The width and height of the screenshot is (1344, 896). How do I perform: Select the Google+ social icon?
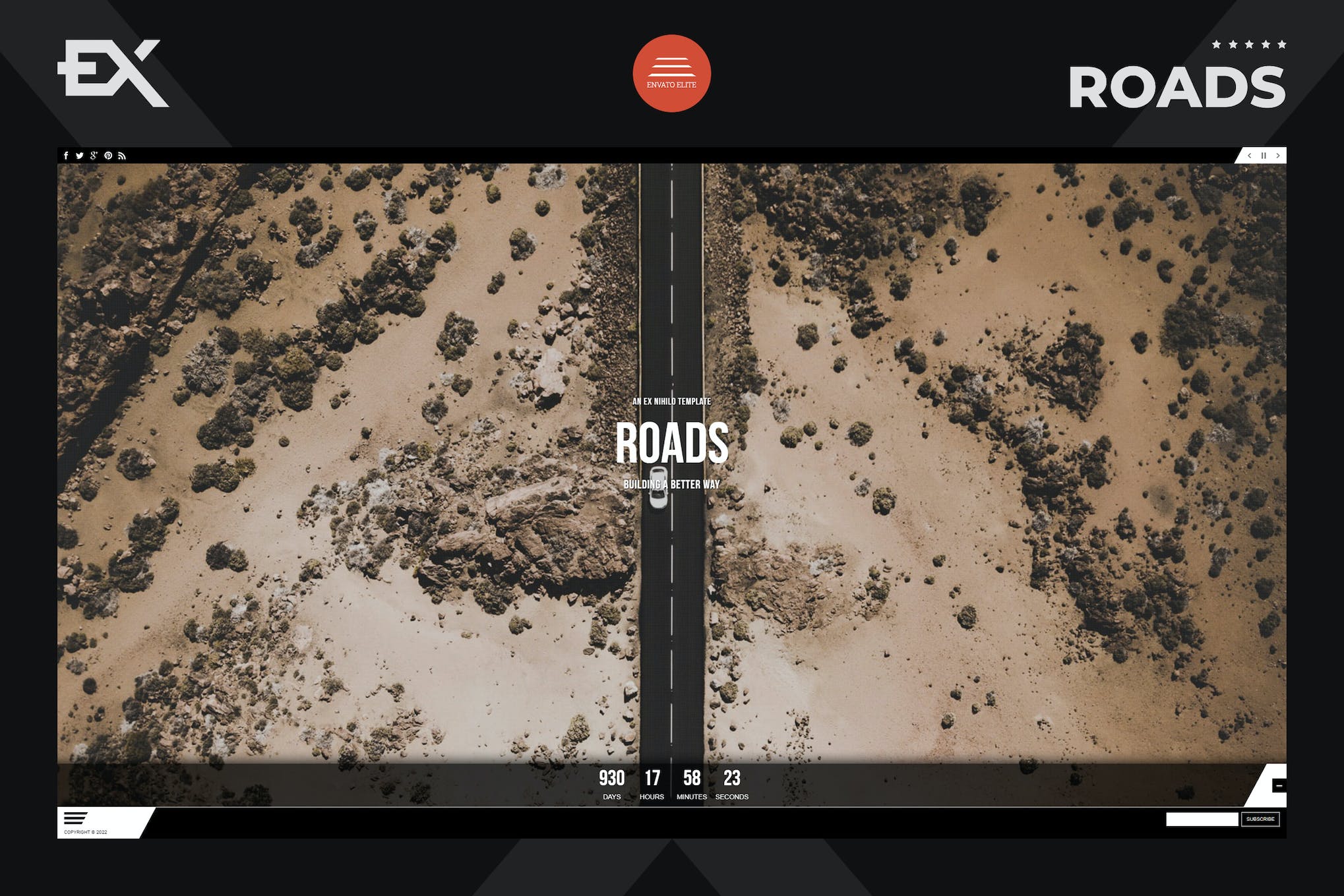tap(94, 156)
